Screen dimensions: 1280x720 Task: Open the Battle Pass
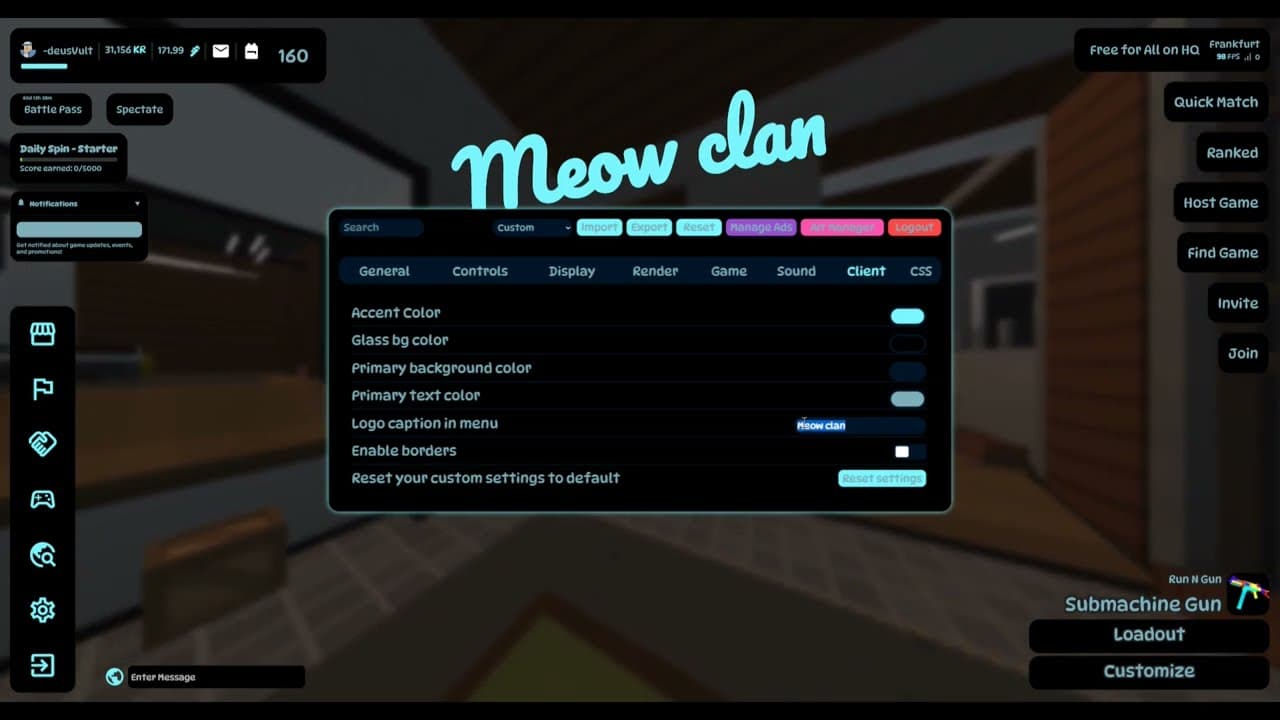pos(53,110)
